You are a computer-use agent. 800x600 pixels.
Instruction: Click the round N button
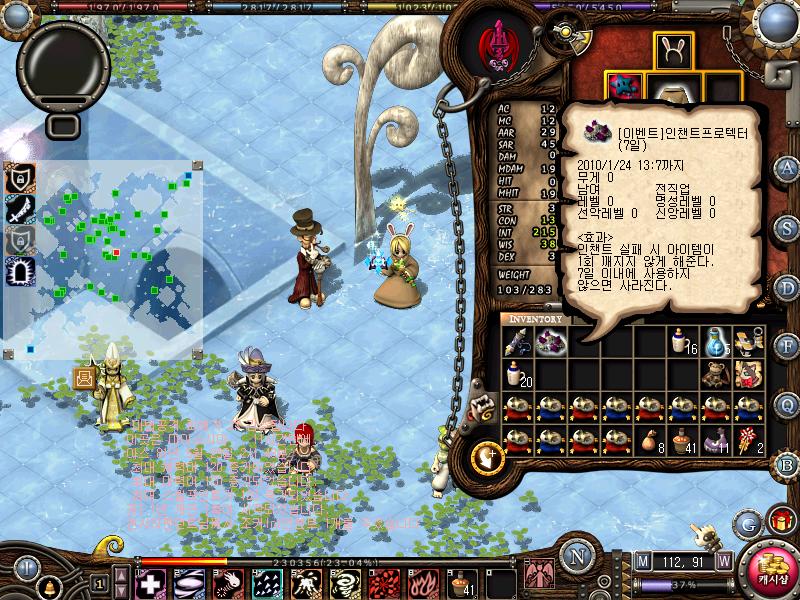tap(576, 556)
